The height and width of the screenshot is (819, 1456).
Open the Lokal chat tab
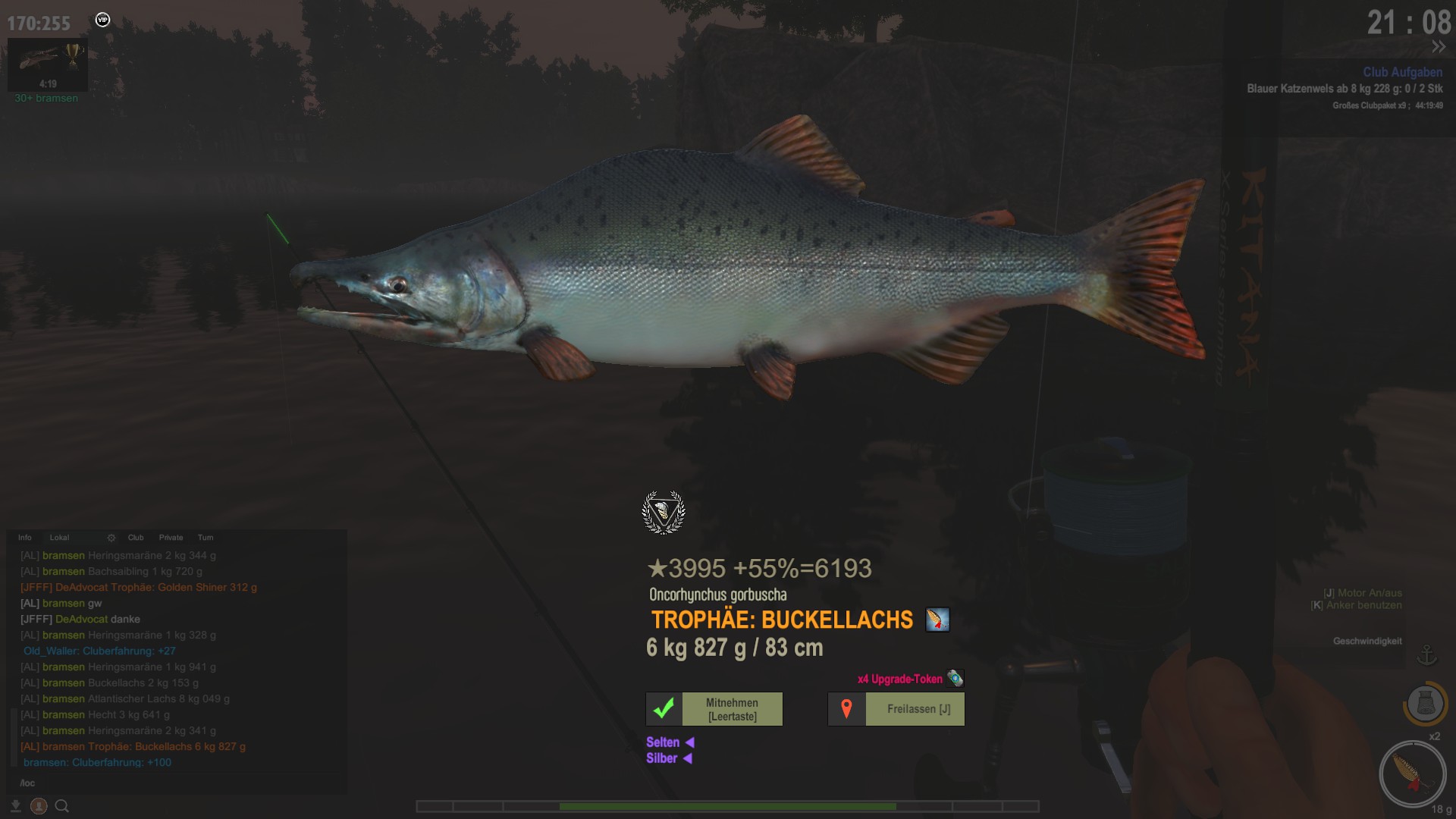59,538
